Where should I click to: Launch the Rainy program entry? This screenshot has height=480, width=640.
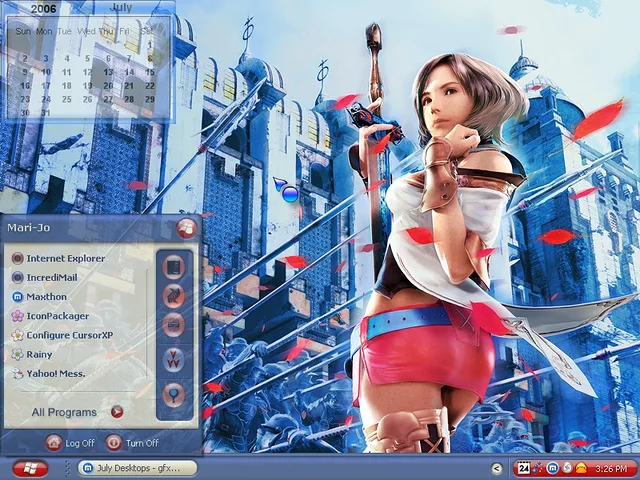click(40, 354)
